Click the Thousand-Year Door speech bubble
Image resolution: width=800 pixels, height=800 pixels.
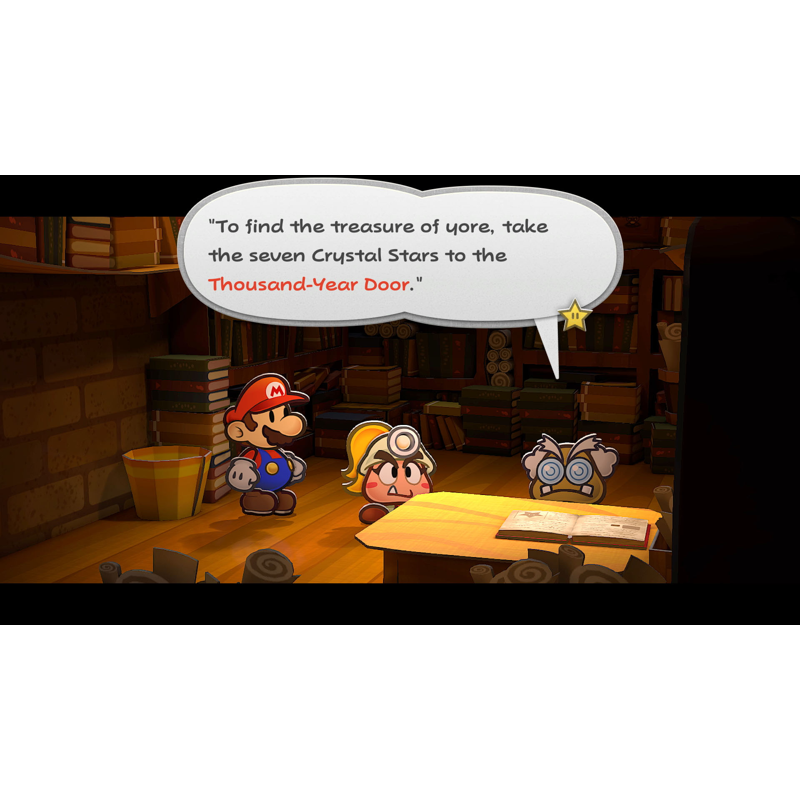tap(400, 253)
